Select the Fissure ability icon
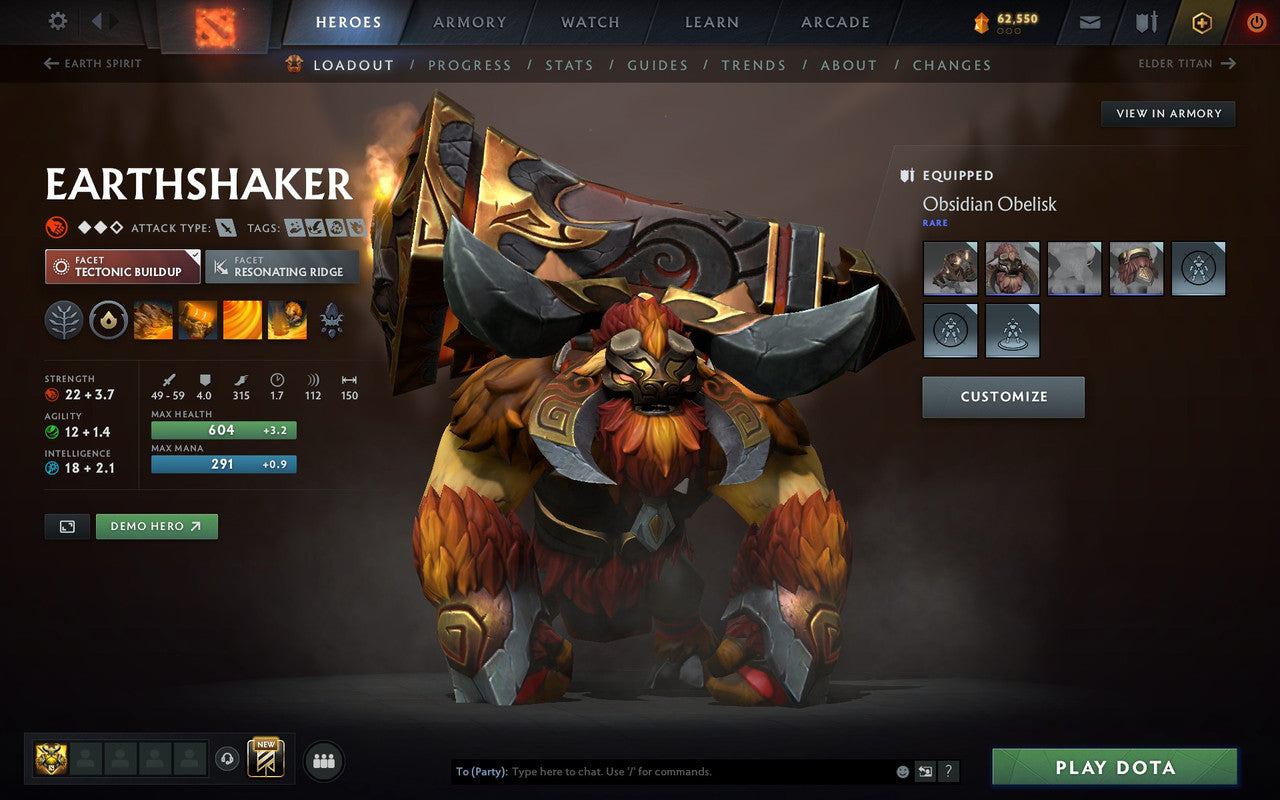 153,319
